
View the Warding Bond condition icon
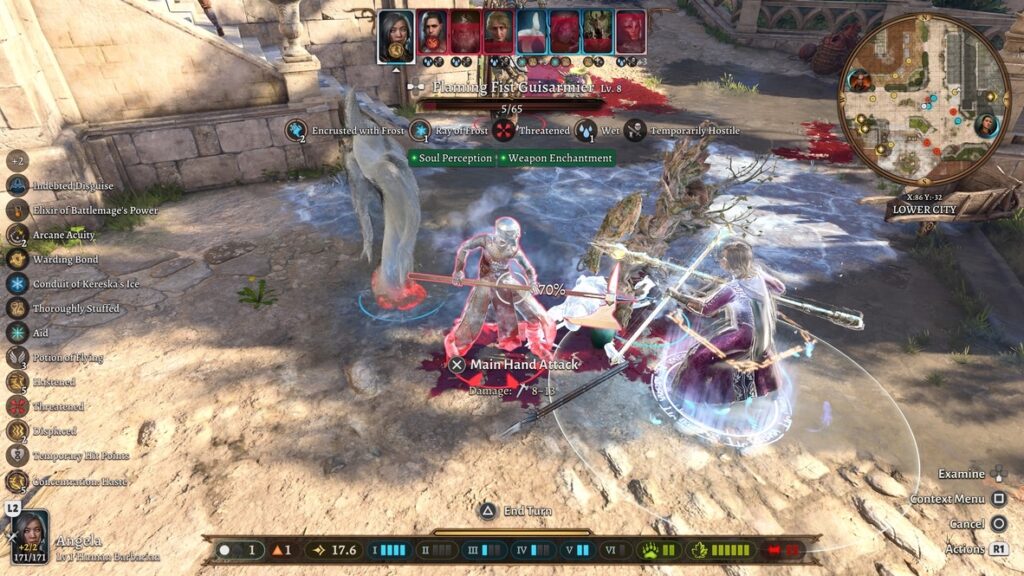[x=17, y=259]
